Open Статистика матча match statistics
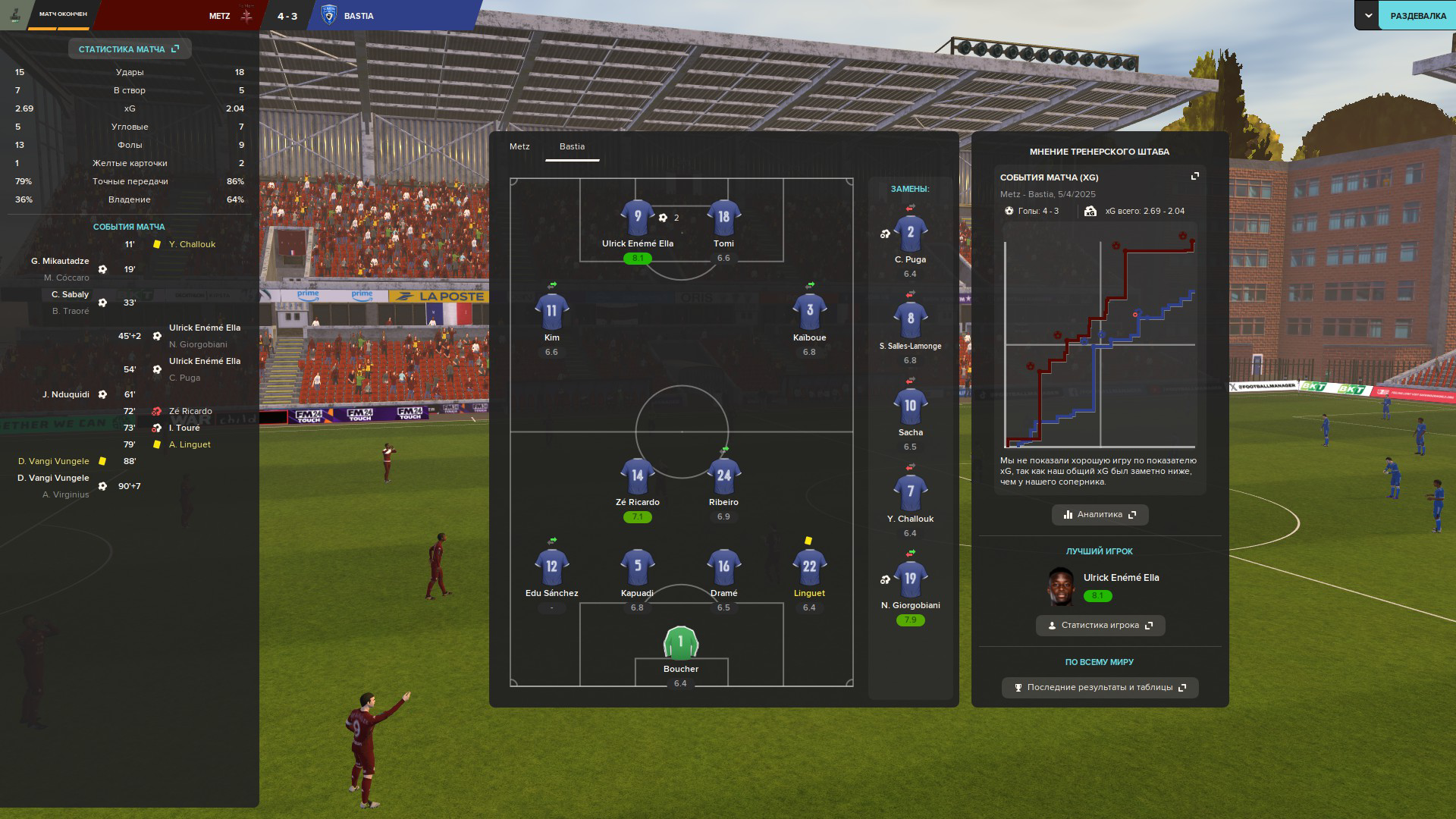This screenshot has width=1456, height=819. tap(129, 49)
